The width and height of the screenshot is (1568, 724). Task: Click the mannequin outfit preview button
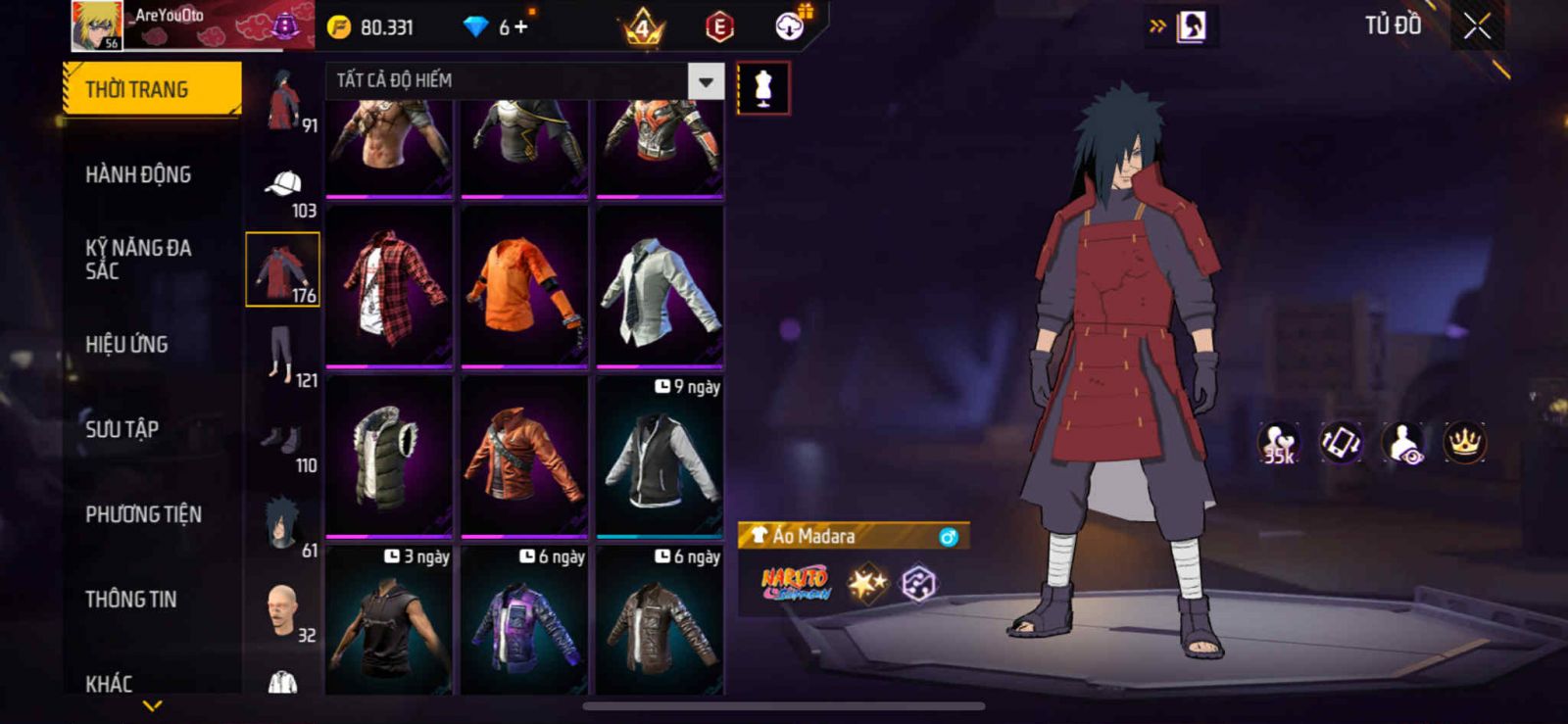[x=762, y=88]
